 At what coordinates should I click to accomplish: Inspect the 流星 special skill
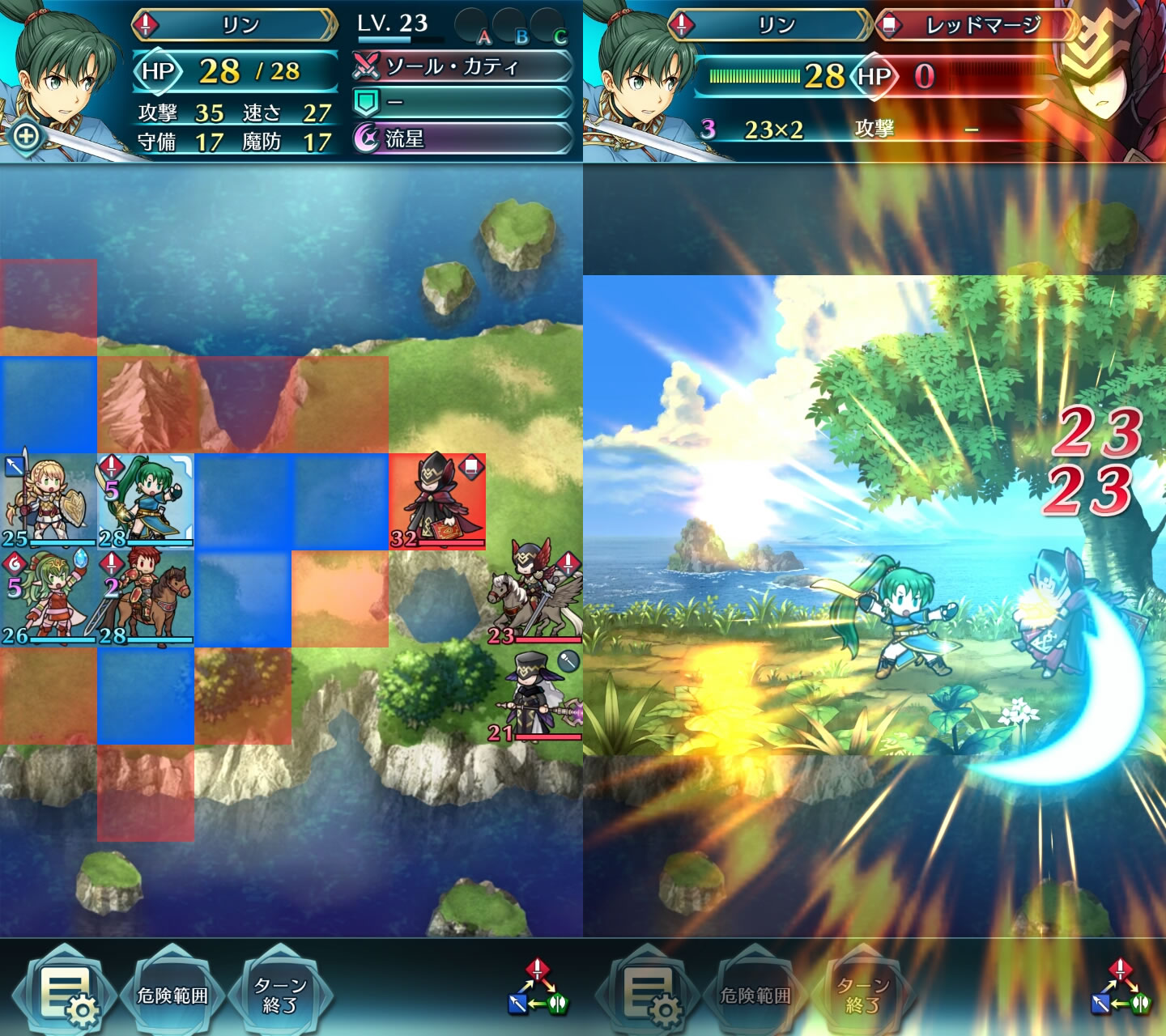pos(462,138)
